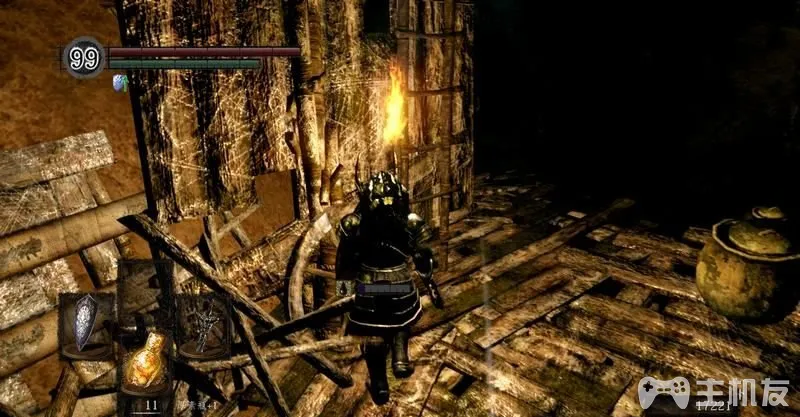This screenshot has width=800, height=417.
Task: Click the shield buff status icon
Action: tap(120, 81)
